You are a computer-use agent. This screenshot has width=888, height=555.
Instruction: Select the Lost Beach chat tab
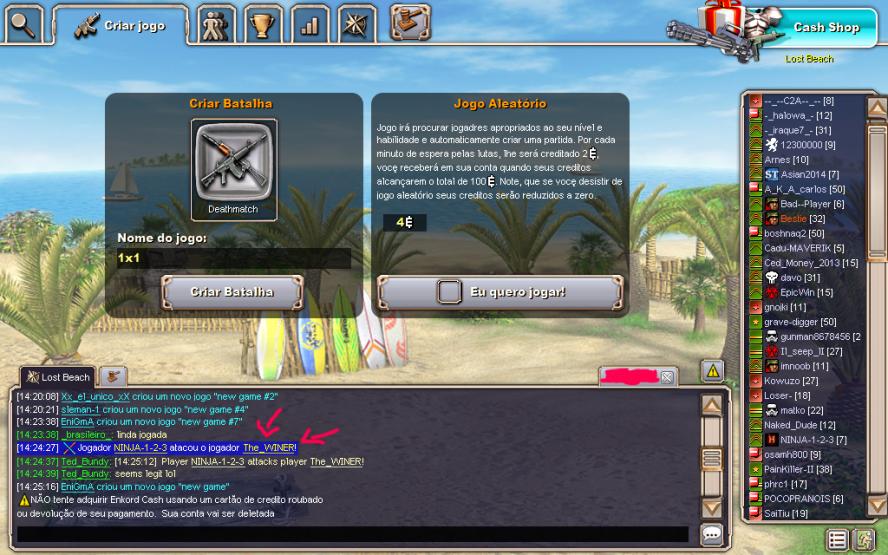click(x=58, y=377)
